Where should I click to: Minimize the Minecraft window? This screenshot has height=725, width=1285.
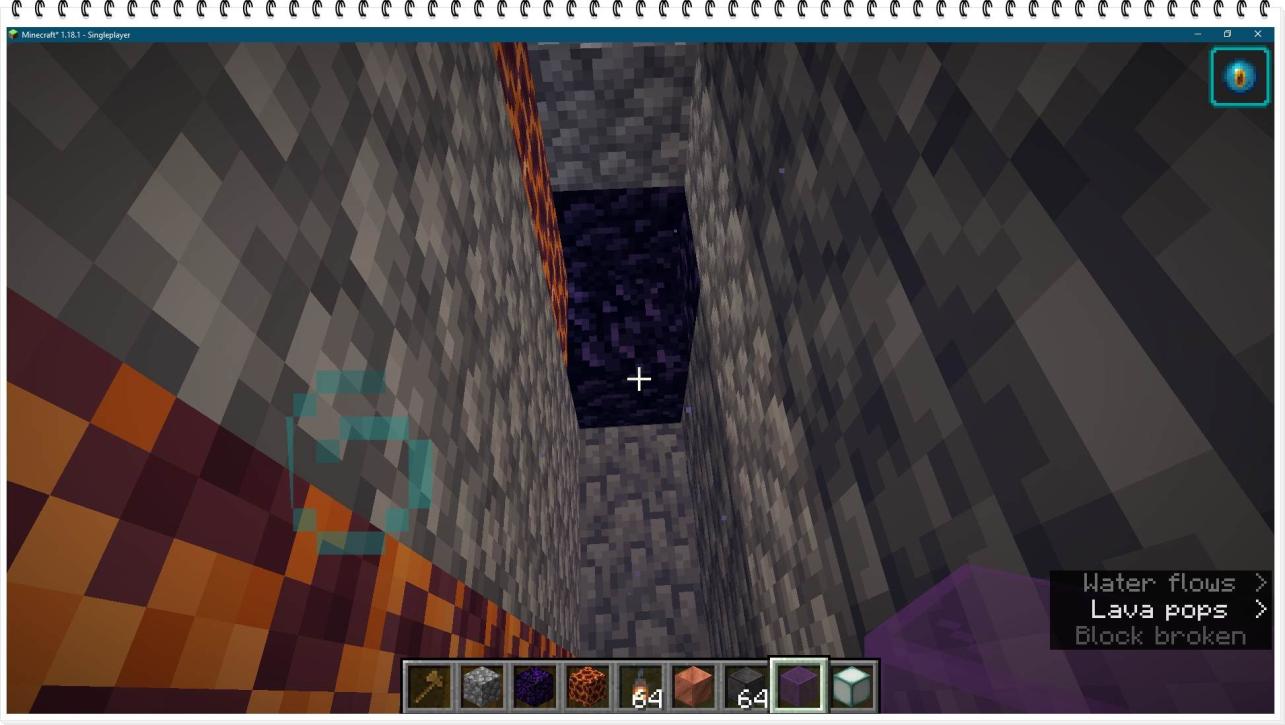1197,34
